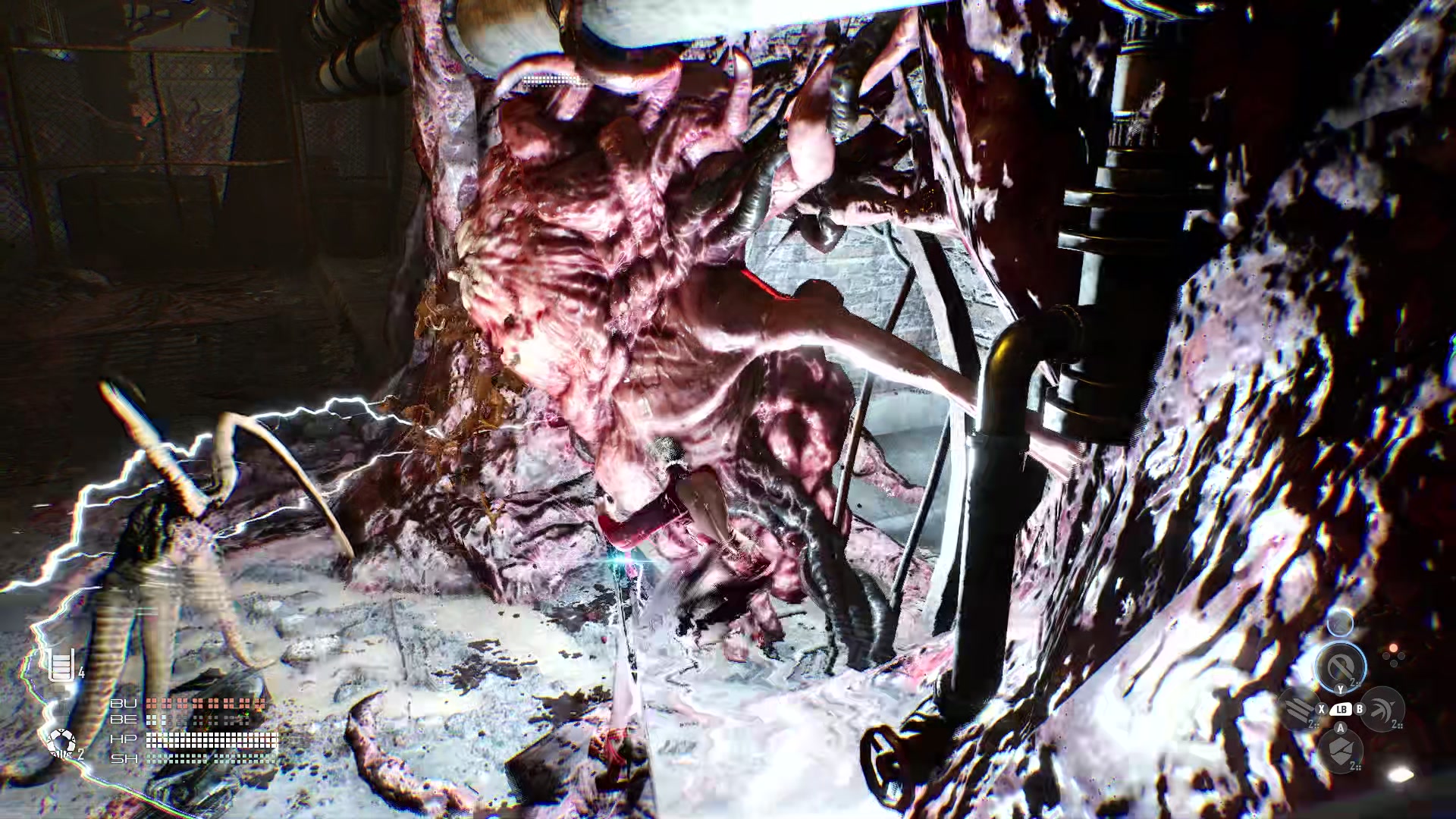This screenshot has height=819, width=1456.
Task: Select the SH label in the stats panel
Action: coord(125,760)
